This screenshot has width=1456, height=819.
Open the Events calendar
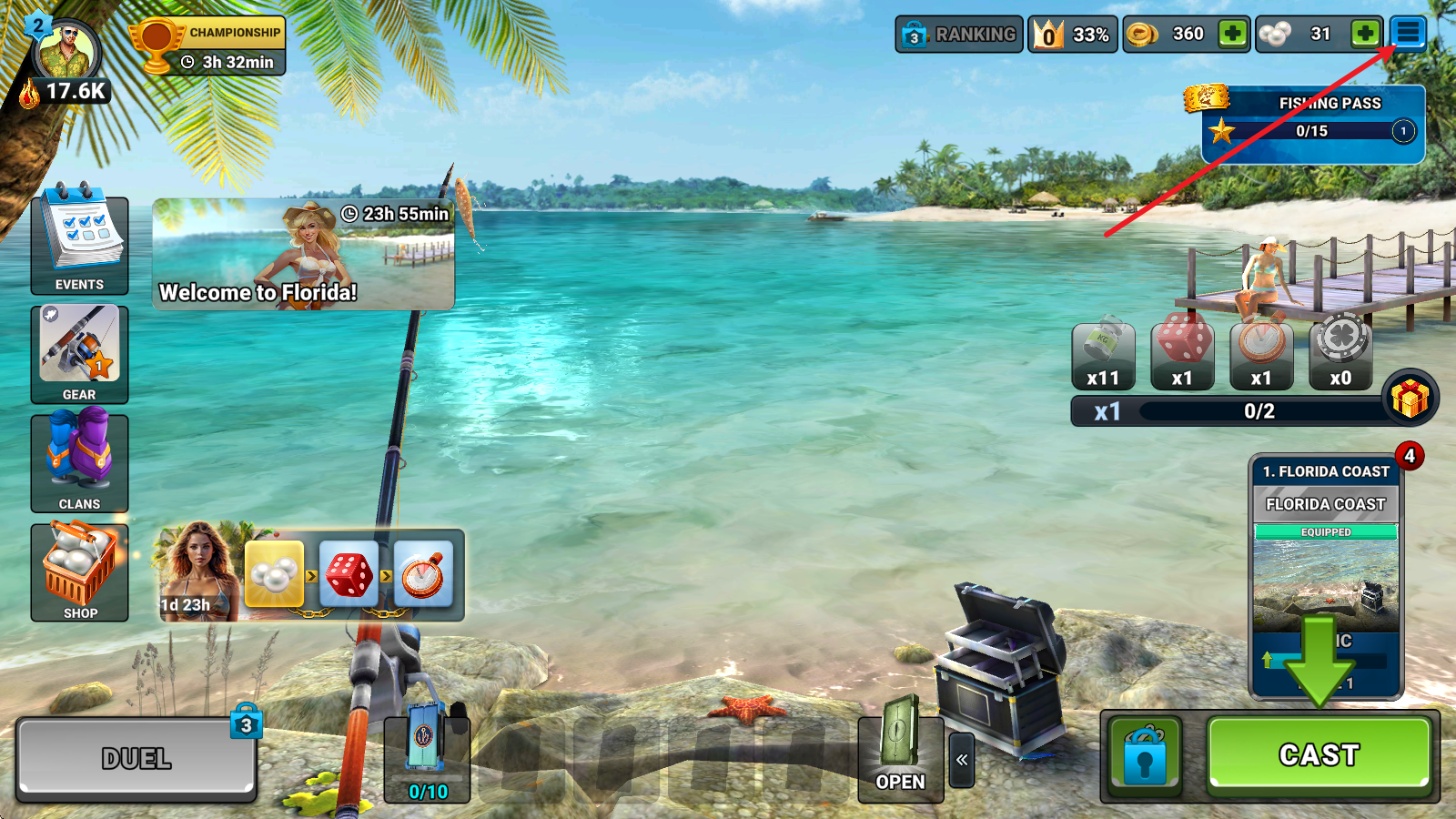[x=79, y=244]
